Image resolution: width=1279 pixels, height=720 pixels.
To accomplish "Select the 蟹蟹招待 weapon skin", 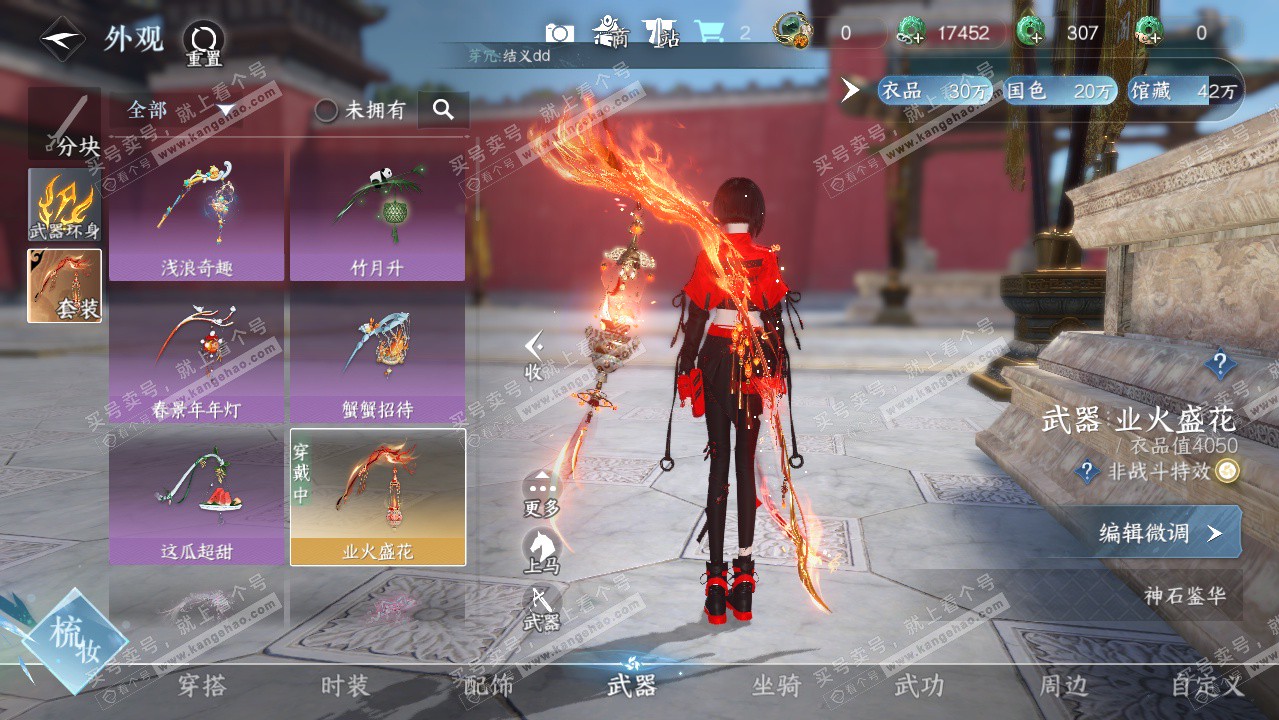I will 377,357.
